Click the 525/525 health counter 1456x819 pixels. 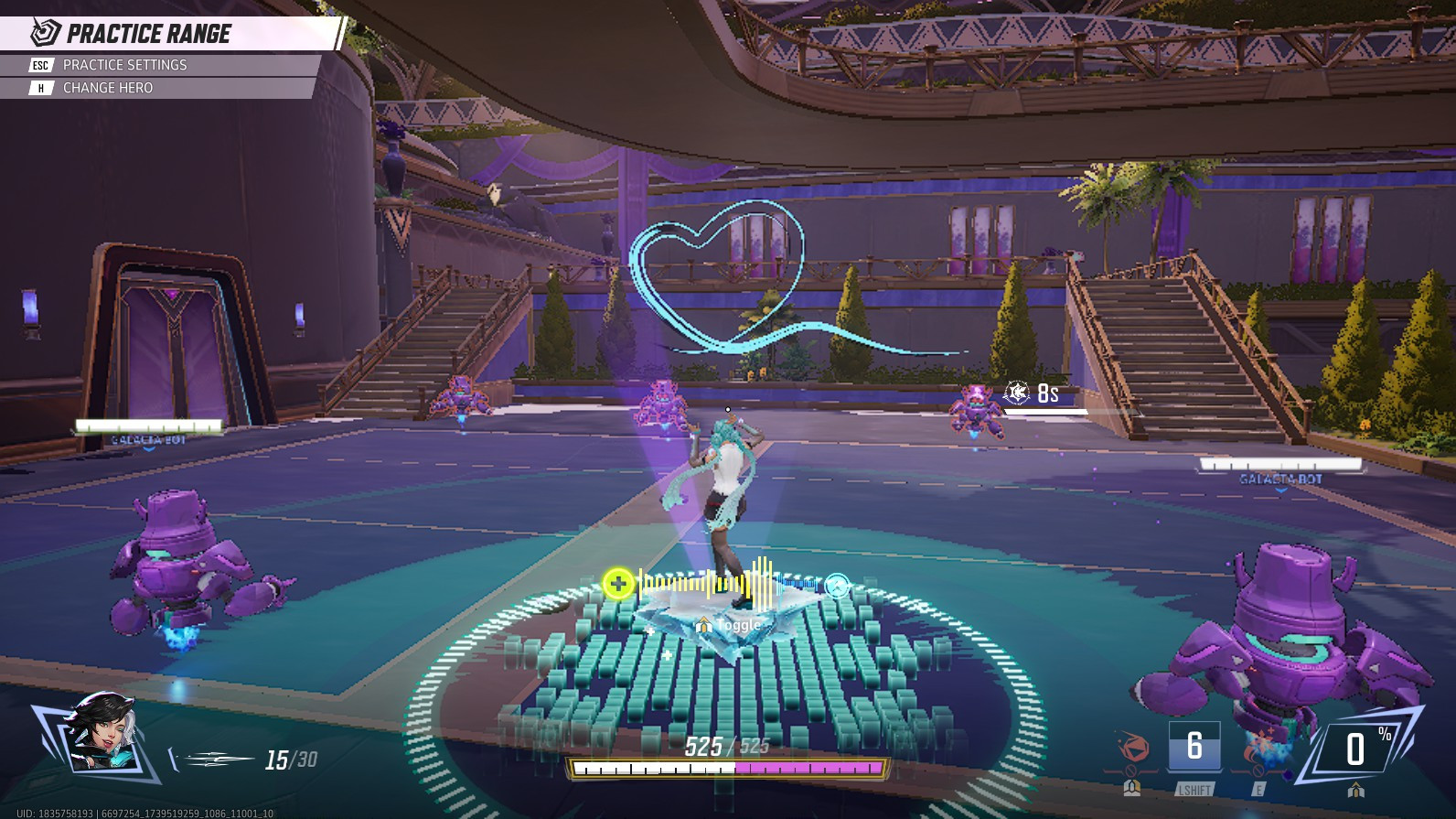pyautogui.click(x=728, y=744)
